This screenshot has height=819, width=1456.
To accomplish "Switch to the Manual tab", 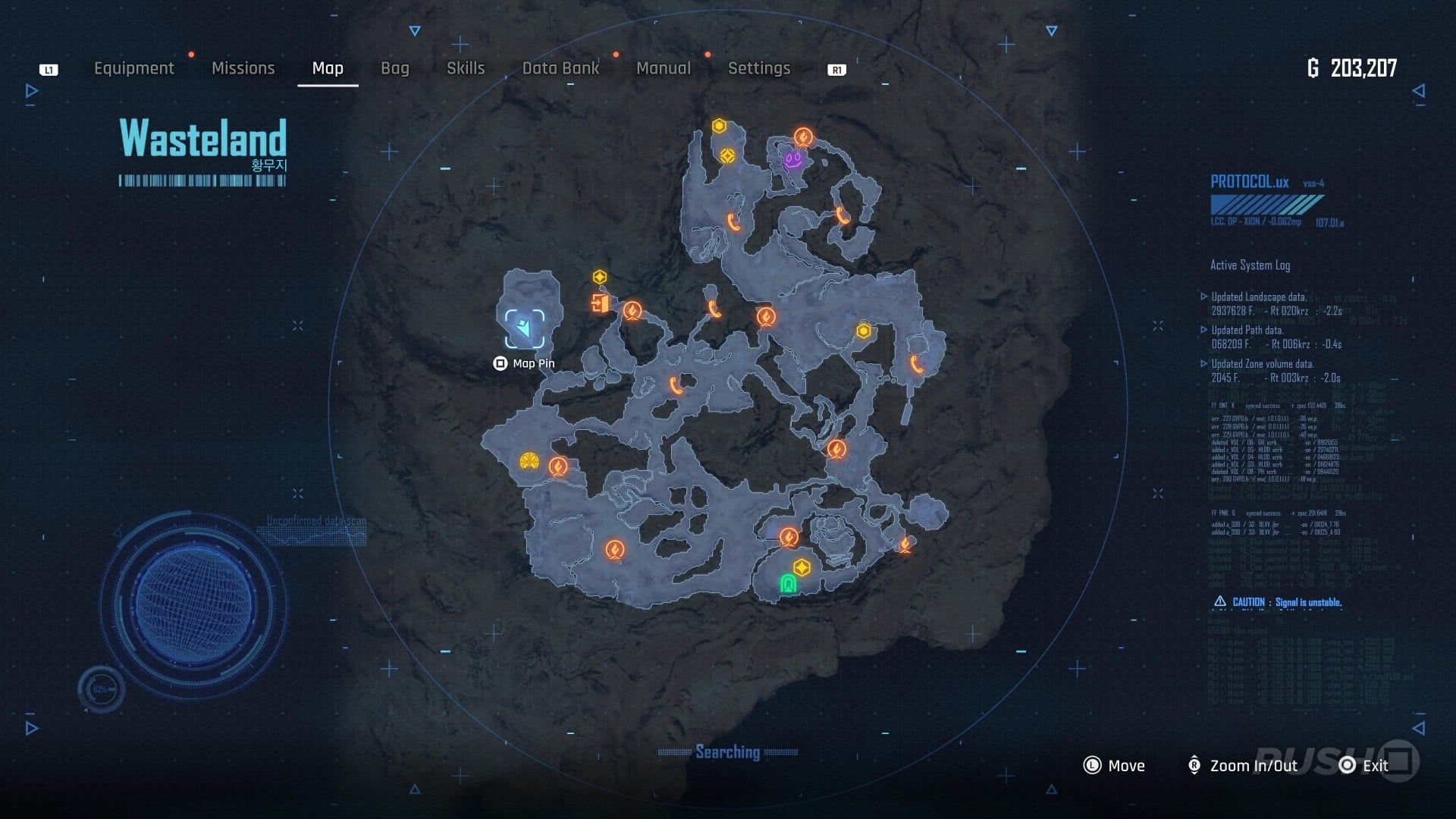I will [x=664, y=68].
